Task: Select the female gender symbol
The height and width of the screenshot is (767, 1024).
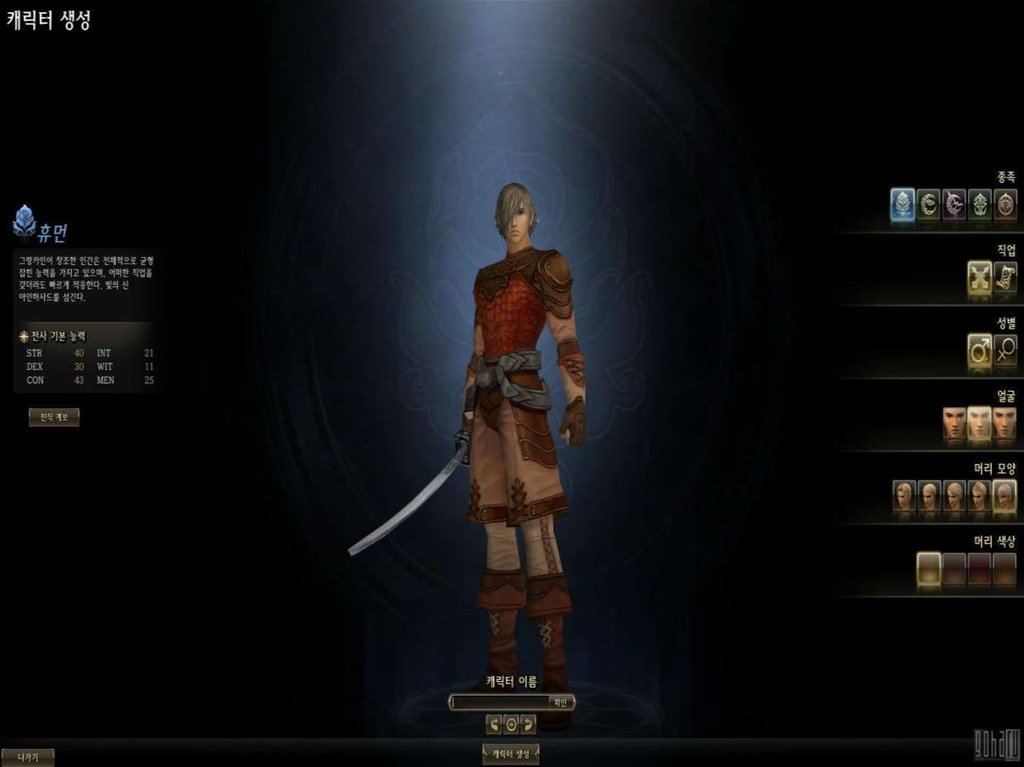Action: [x=1005, y=349]
